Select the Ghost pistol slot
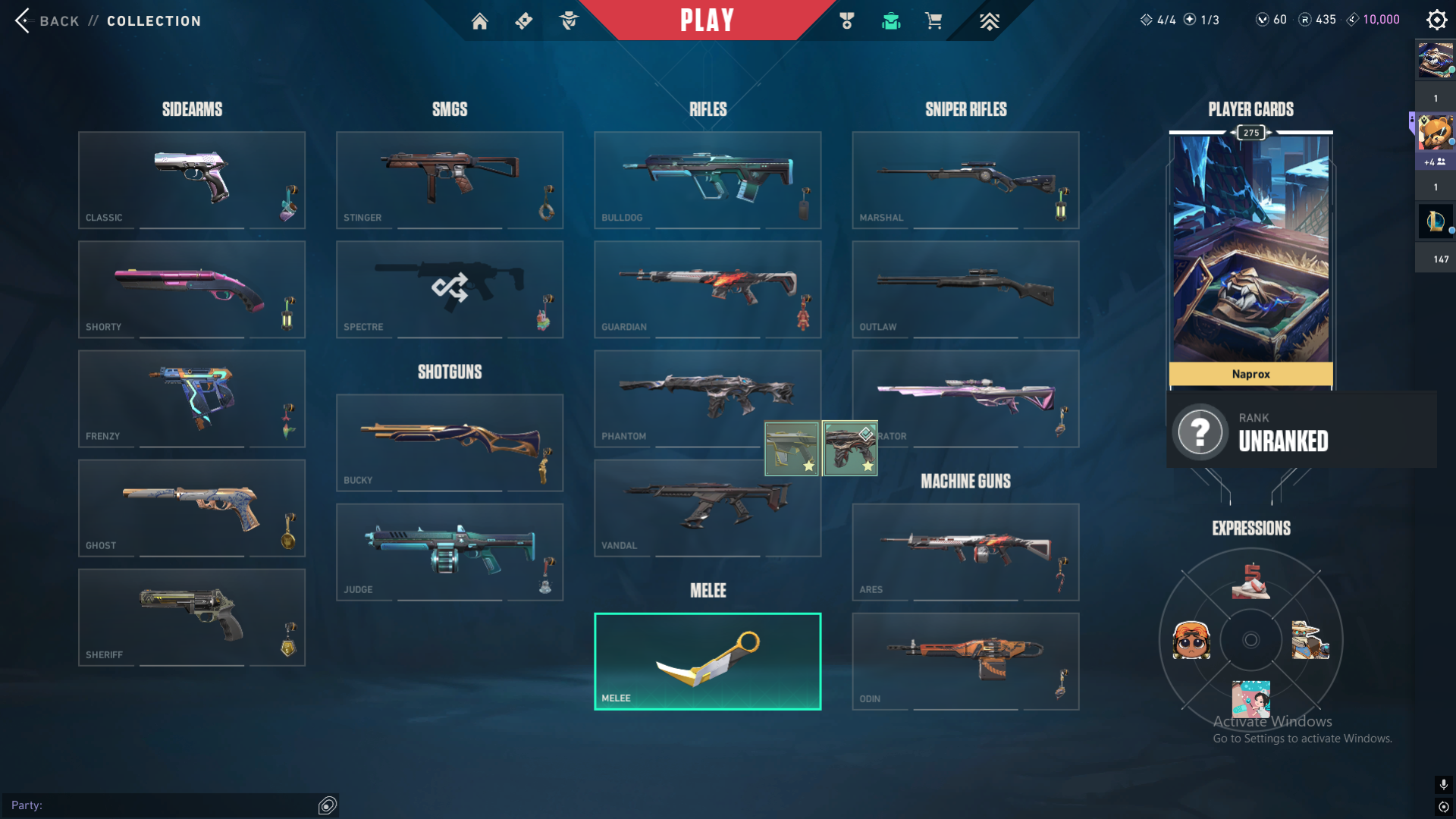Viewport: 1456px width, 819px height. point(192,507)
